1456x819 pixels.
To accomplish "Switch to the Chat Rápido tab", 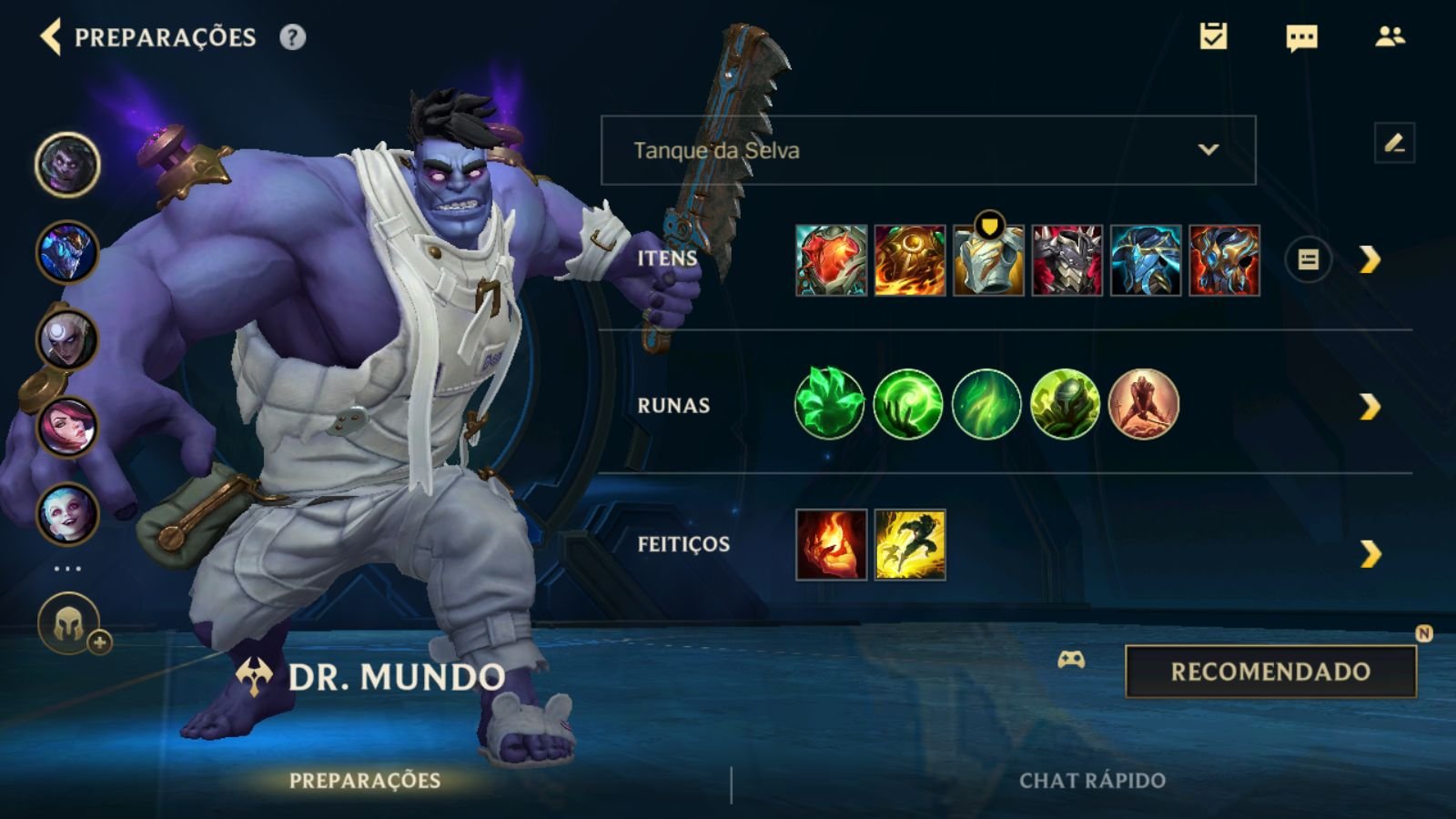I will coord(1092,781).
